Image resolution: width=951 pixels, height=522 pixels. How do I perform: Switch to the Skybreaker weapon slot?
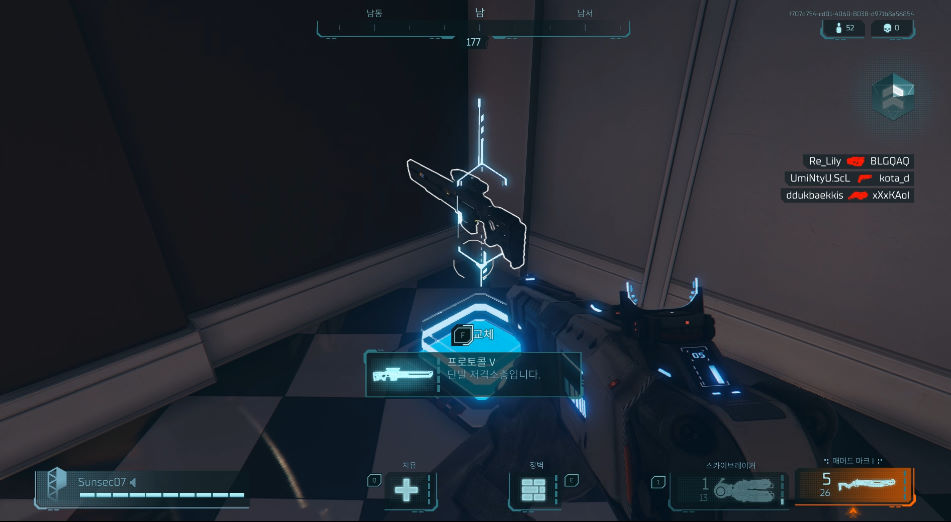[x=728, y=488]
